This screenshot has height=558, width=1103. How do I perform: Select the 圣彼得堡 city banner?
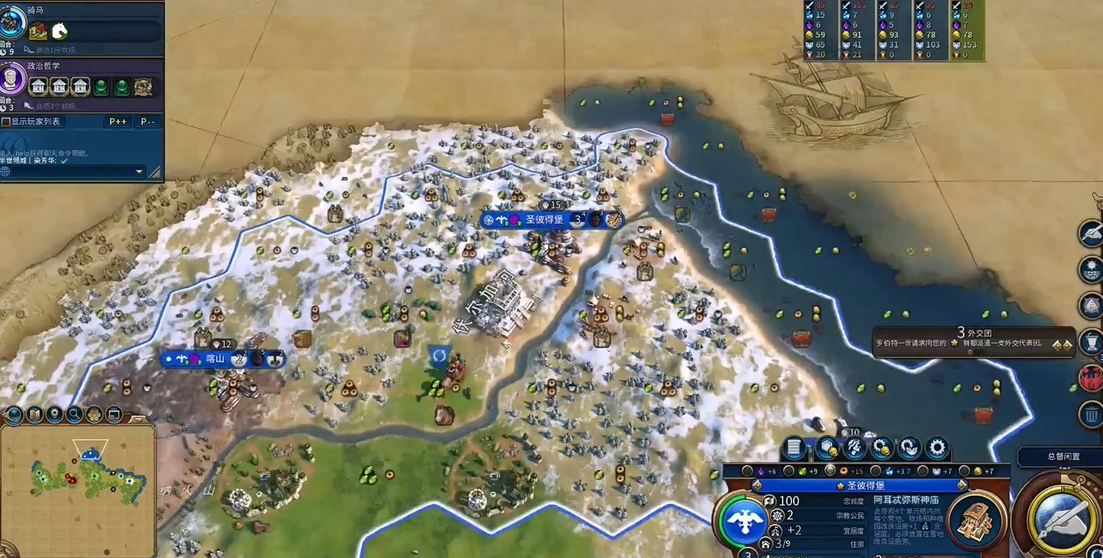click(x=544, y=219)
